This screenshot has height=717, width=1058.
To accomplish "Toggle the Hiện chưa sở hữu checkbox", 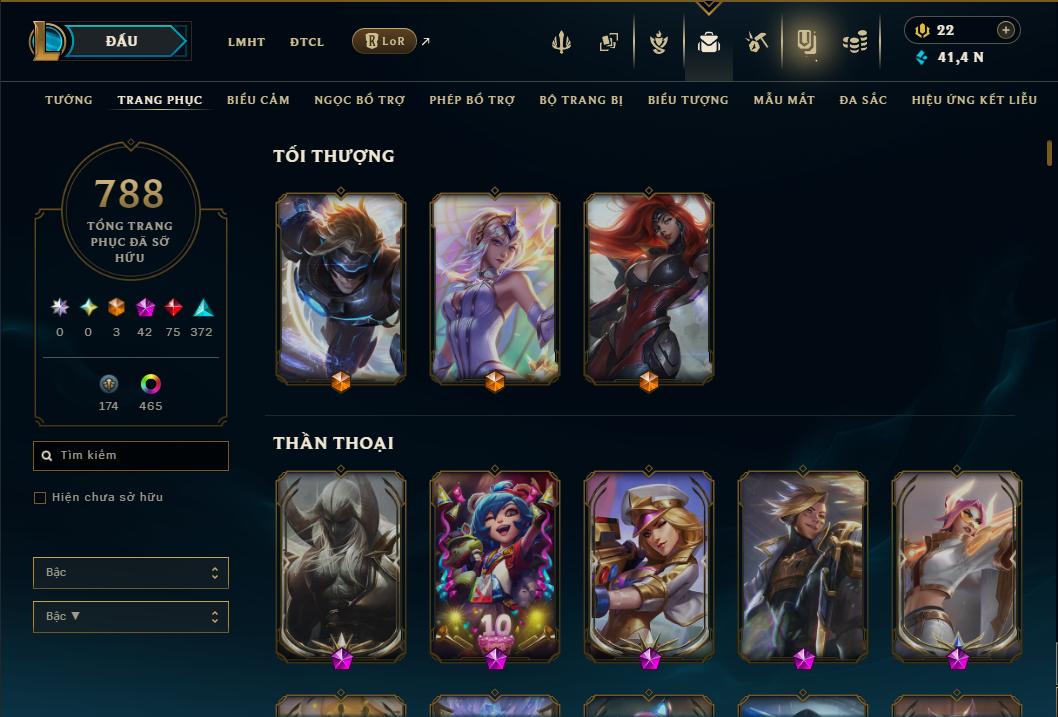I will 40,498.
